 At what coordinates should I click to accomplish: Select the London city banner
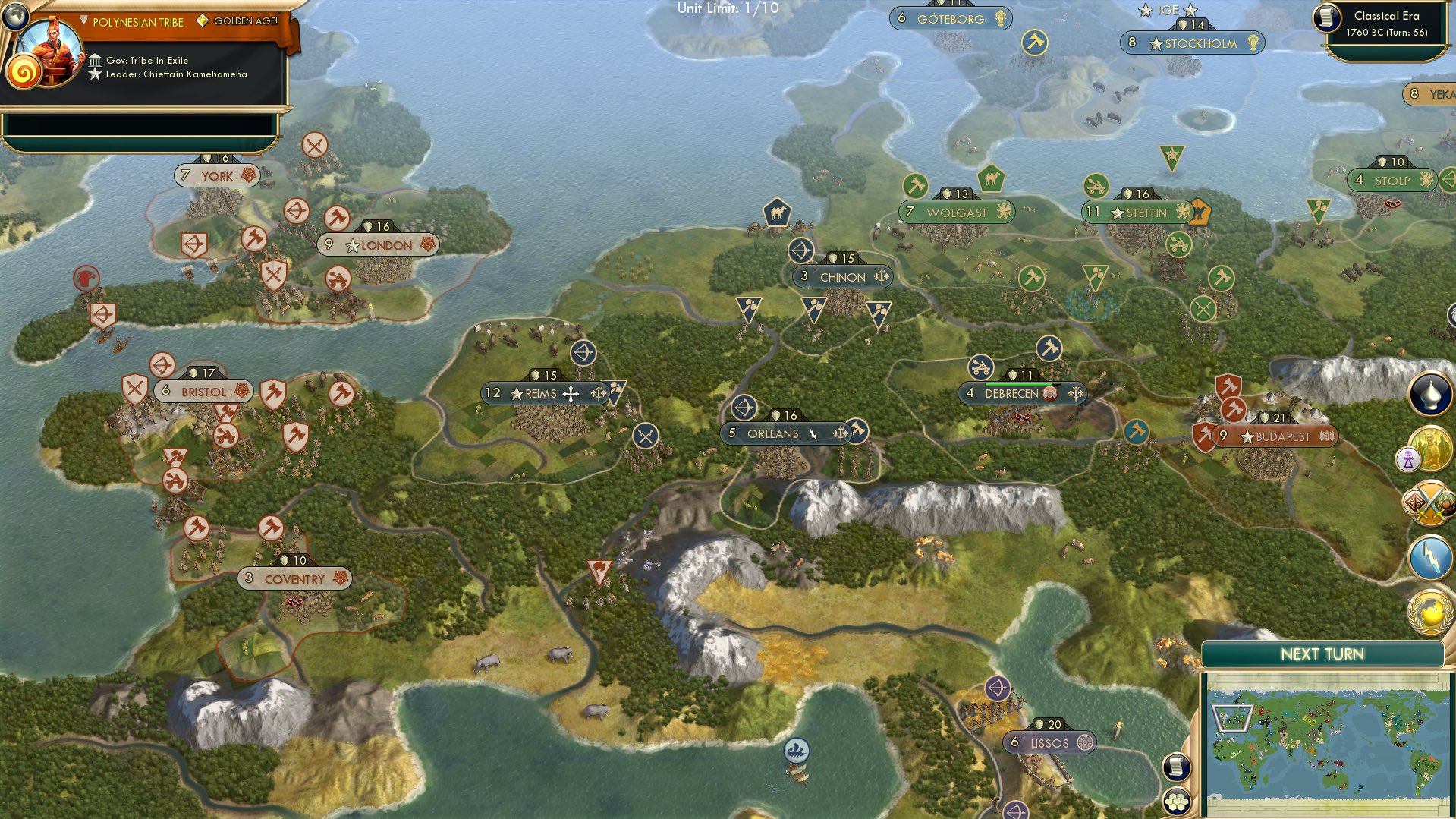click(x=379, y=245)
